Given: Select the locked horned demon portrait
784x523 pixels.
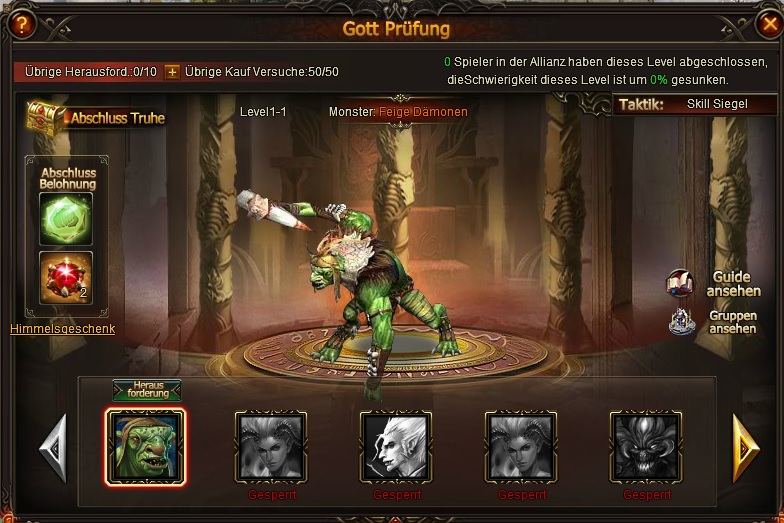Looking at the screenshot, I should pyautogui.click(x=646, y=447).
